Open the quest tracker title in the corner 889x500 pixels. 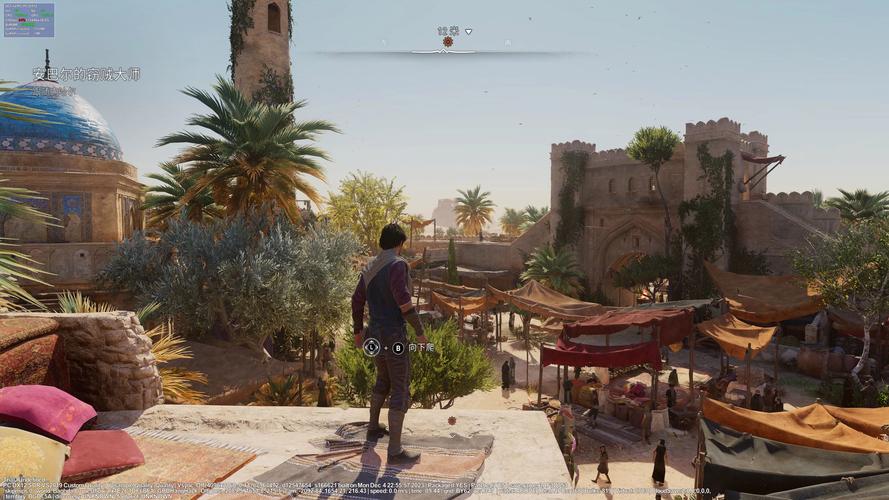point(86,74)
